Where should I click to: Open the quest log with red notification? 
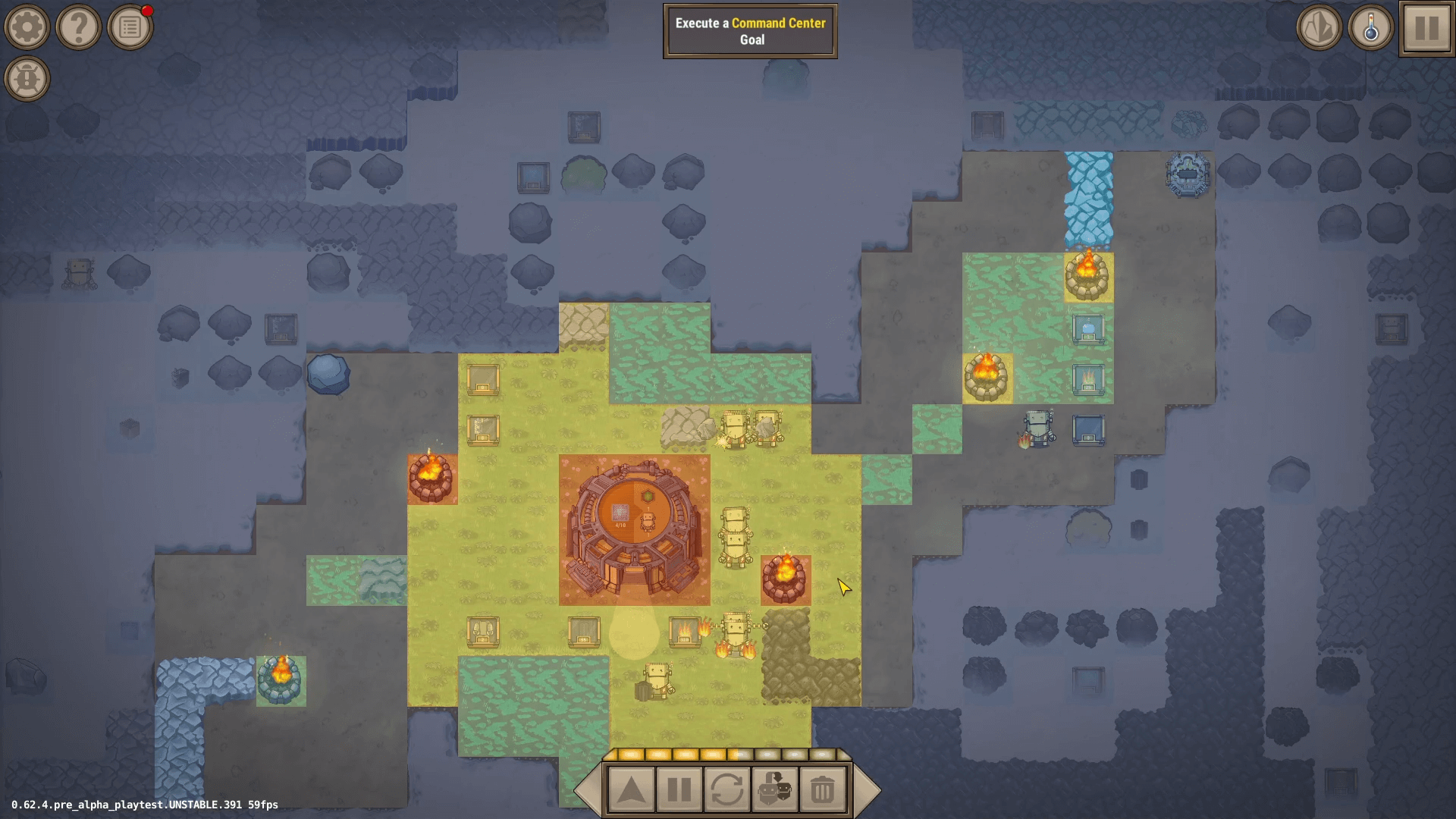(130, 27)
